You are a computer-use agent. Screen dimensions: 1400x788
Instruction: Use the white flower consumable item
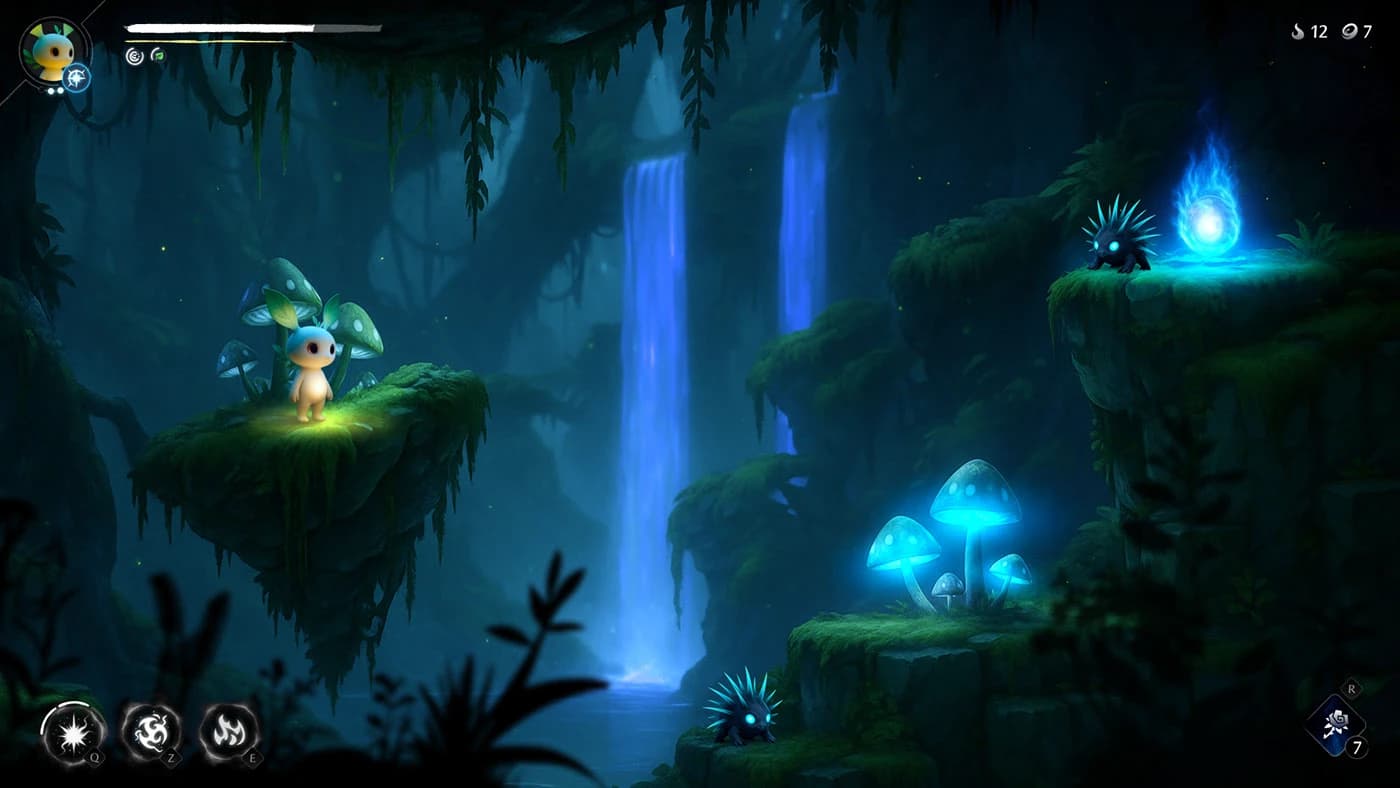click(x=1336, y=722)
